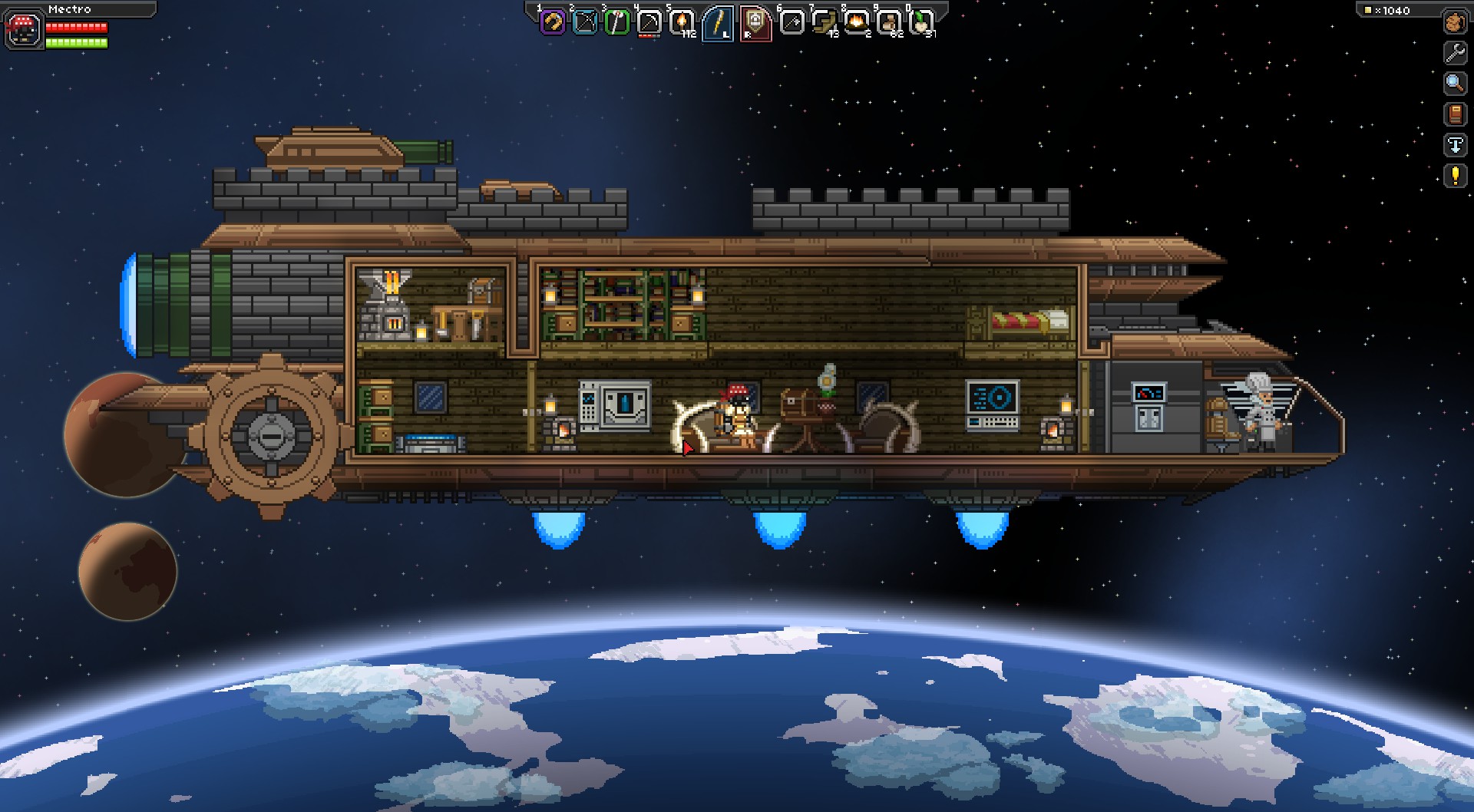Select the torch stack in the hotbar
The height and width of the screenshot is (812, 1474).
[682, 22]
